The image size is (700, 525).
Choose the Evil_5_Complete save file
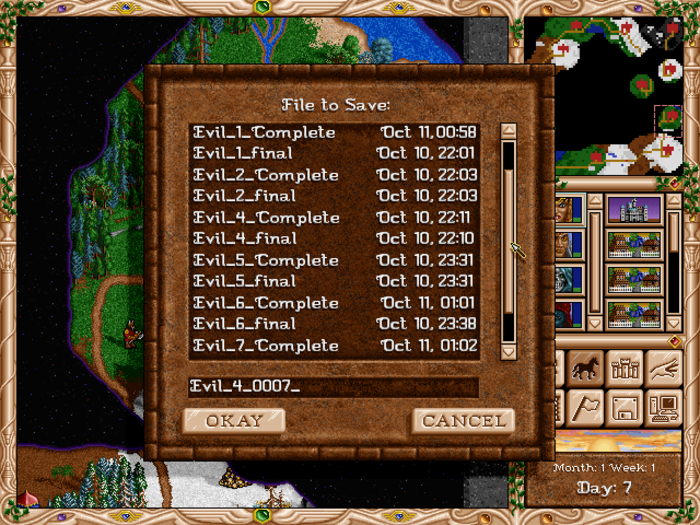(334, 260)
